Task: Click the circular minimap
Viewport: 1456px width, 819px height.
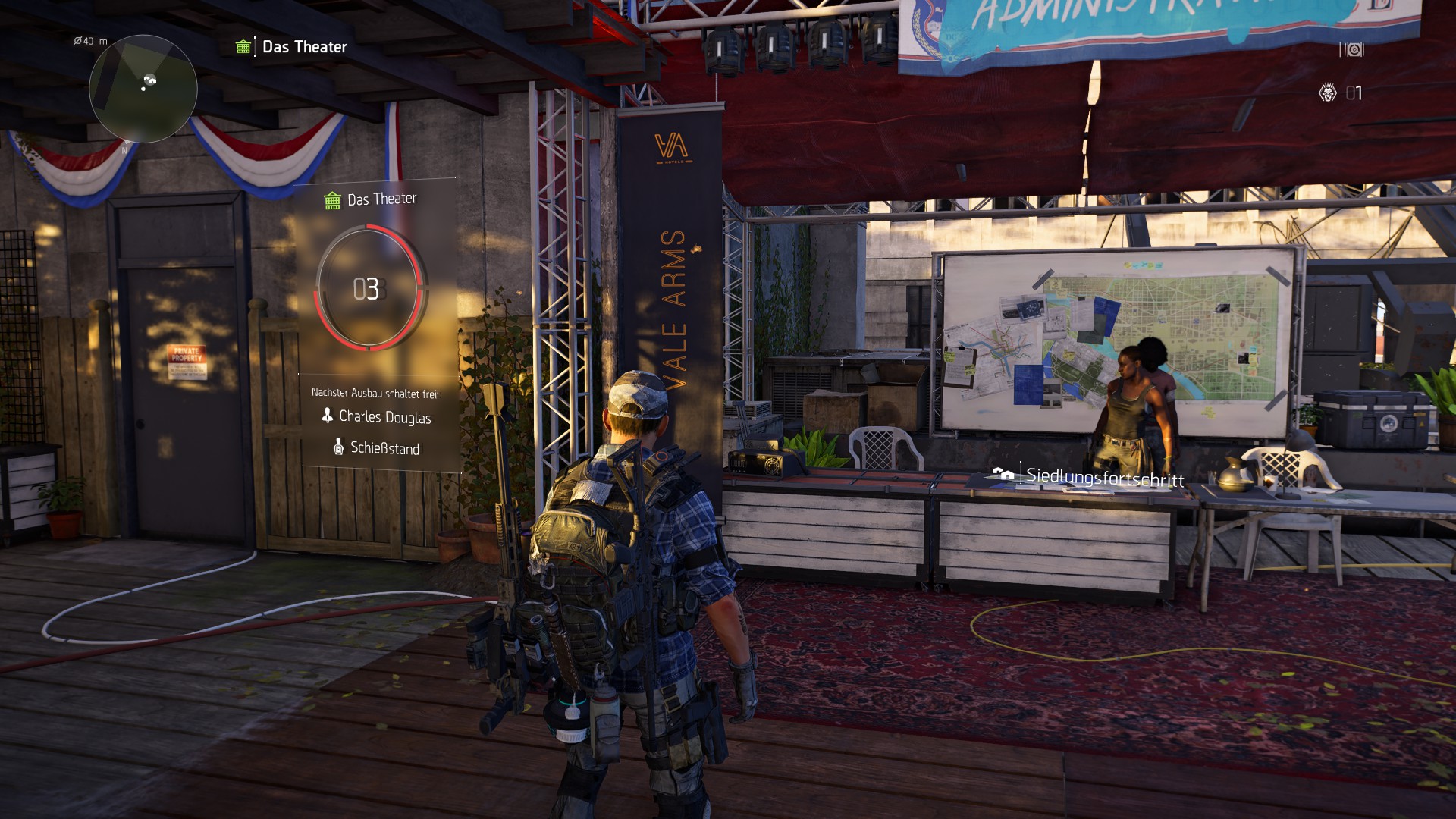Action: coord(143,89)
